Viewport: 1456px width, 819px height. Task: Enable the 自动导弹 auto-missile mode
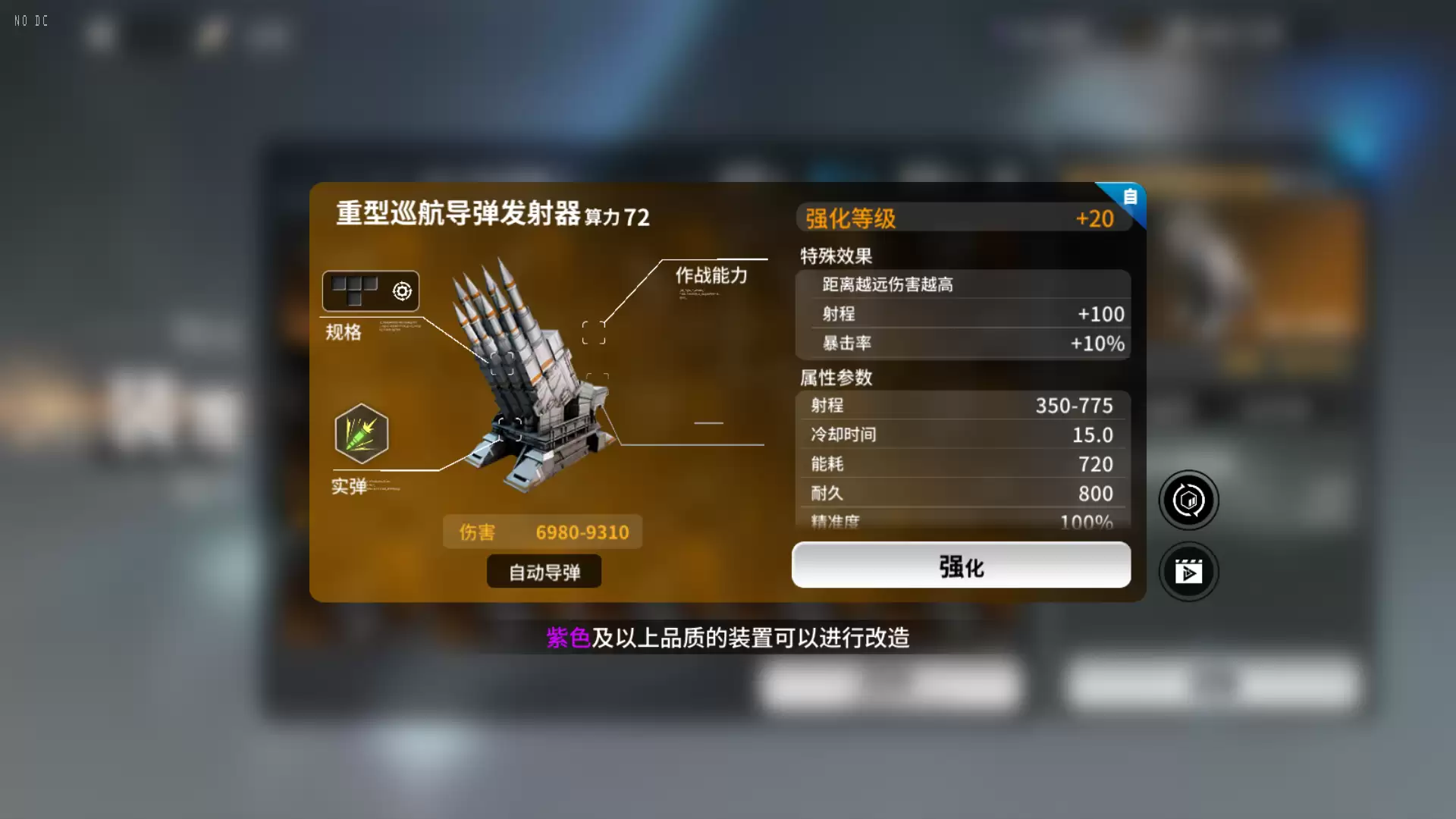point(544,571)
